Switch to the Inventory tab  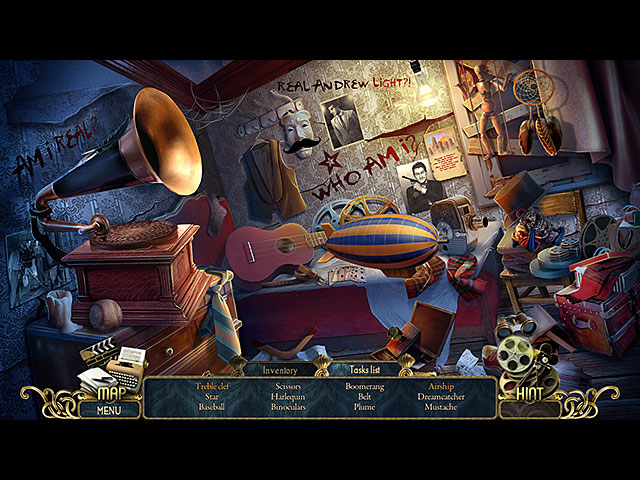280,370
